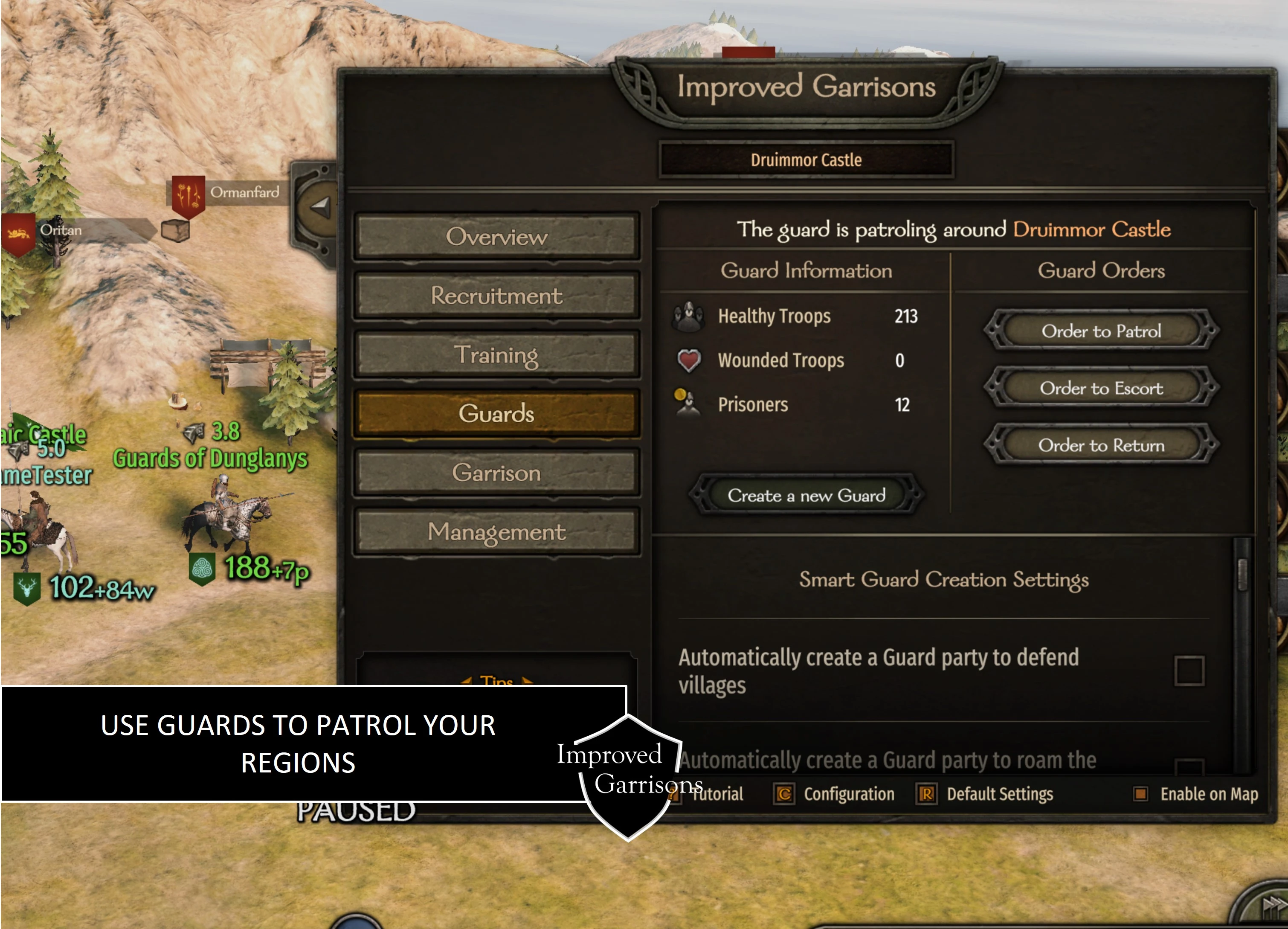Enable automatically creating Guard party to defend villages

coord(1190,671)
